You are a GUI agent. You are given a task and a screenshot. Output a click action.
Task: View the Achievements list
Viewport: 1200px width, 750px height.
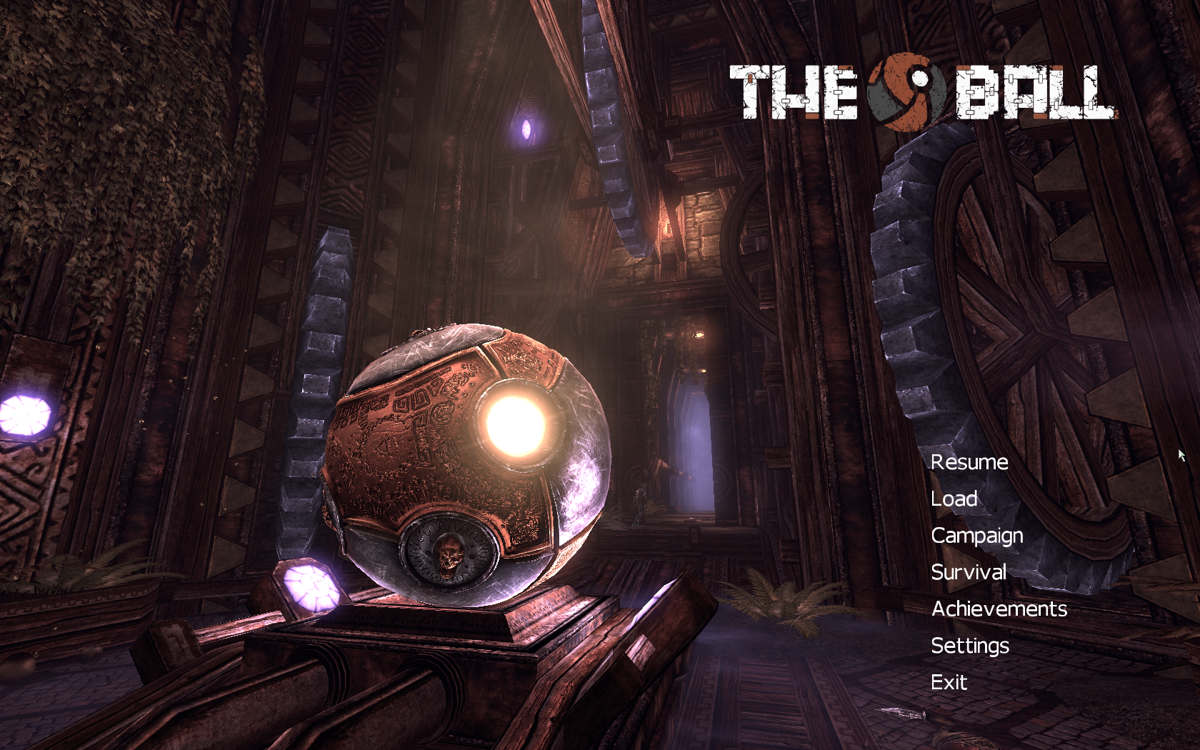click(998, 609)
